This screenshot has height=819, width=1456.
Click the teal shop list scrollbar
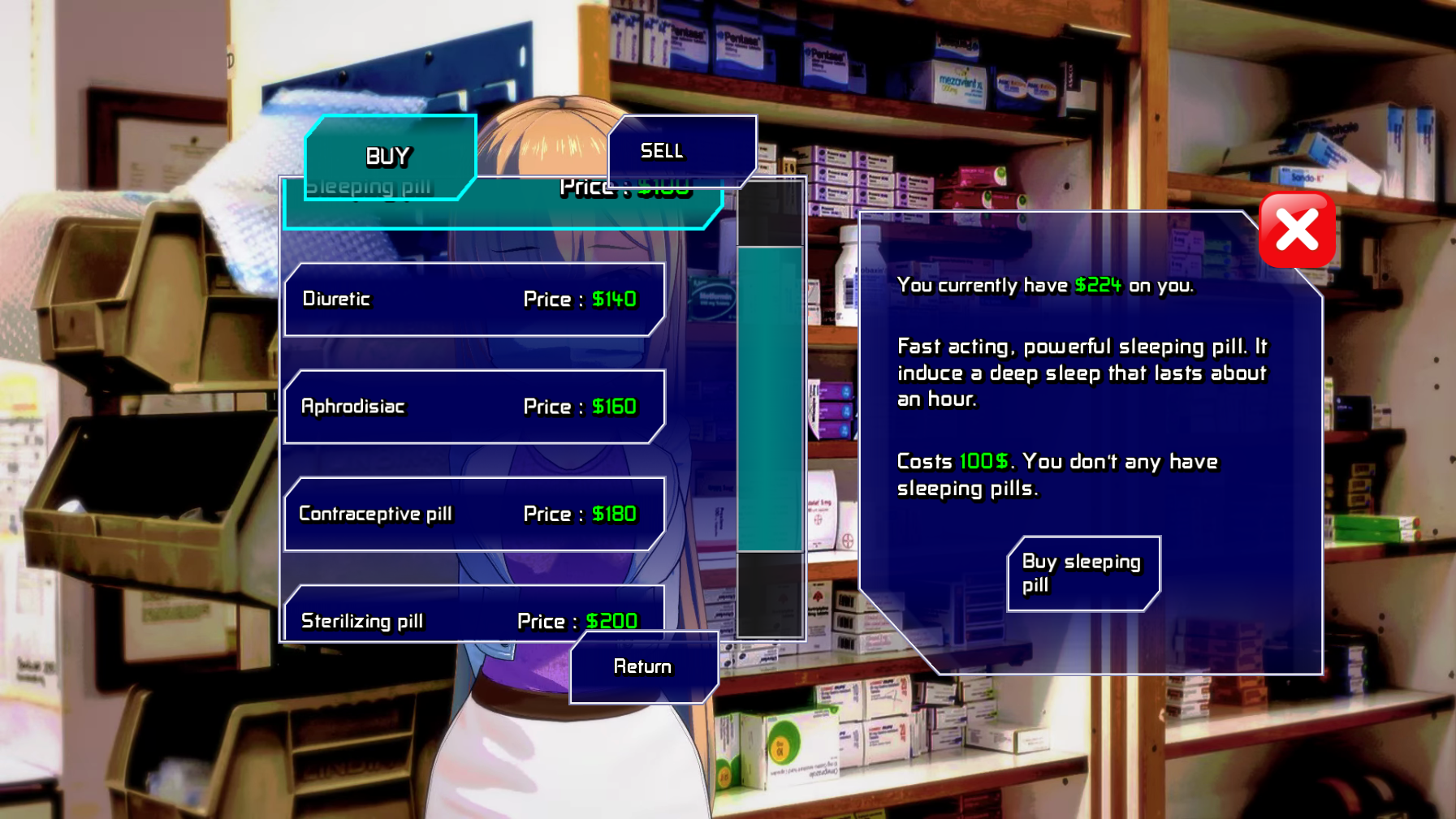pos(769,399)
